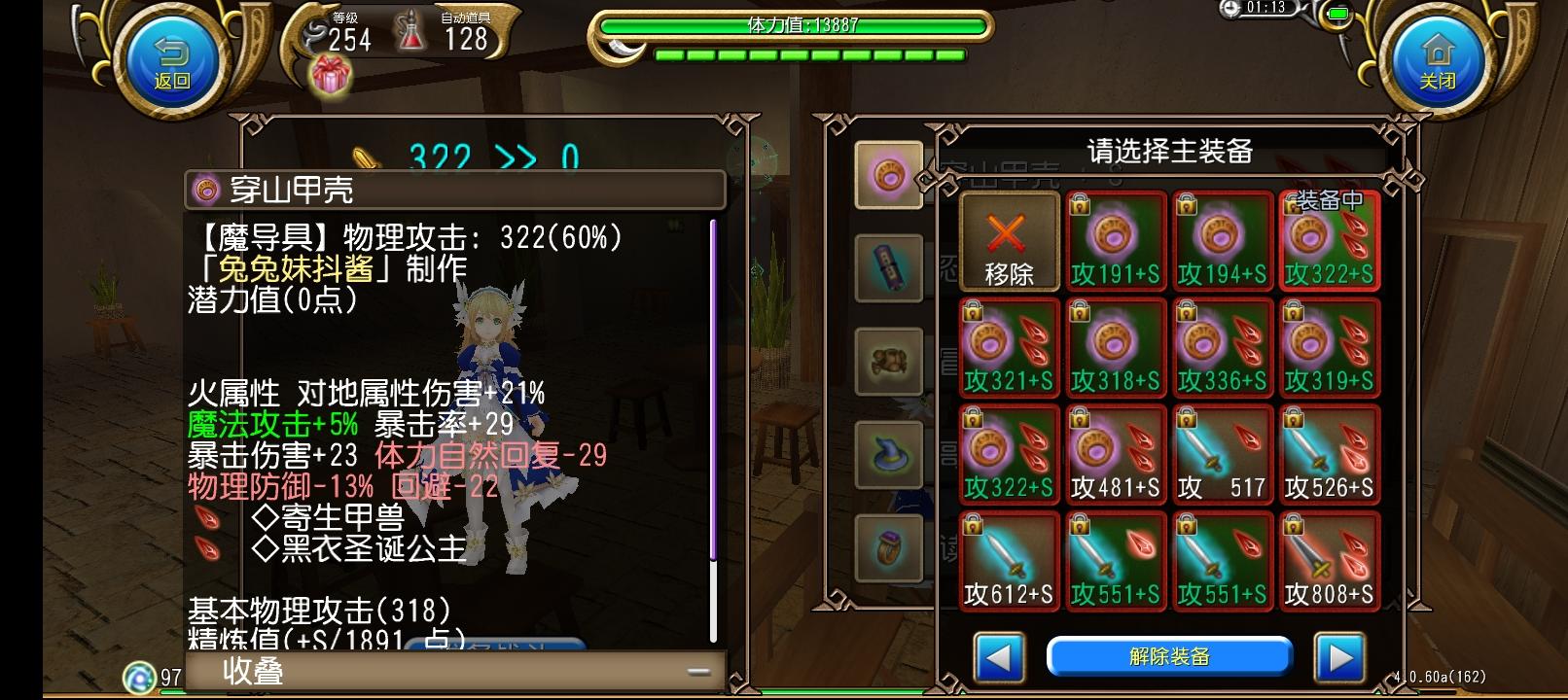Collapse the 收叠 panel using the minus control
Screen dimensions: 1568x700
[696, 671]
